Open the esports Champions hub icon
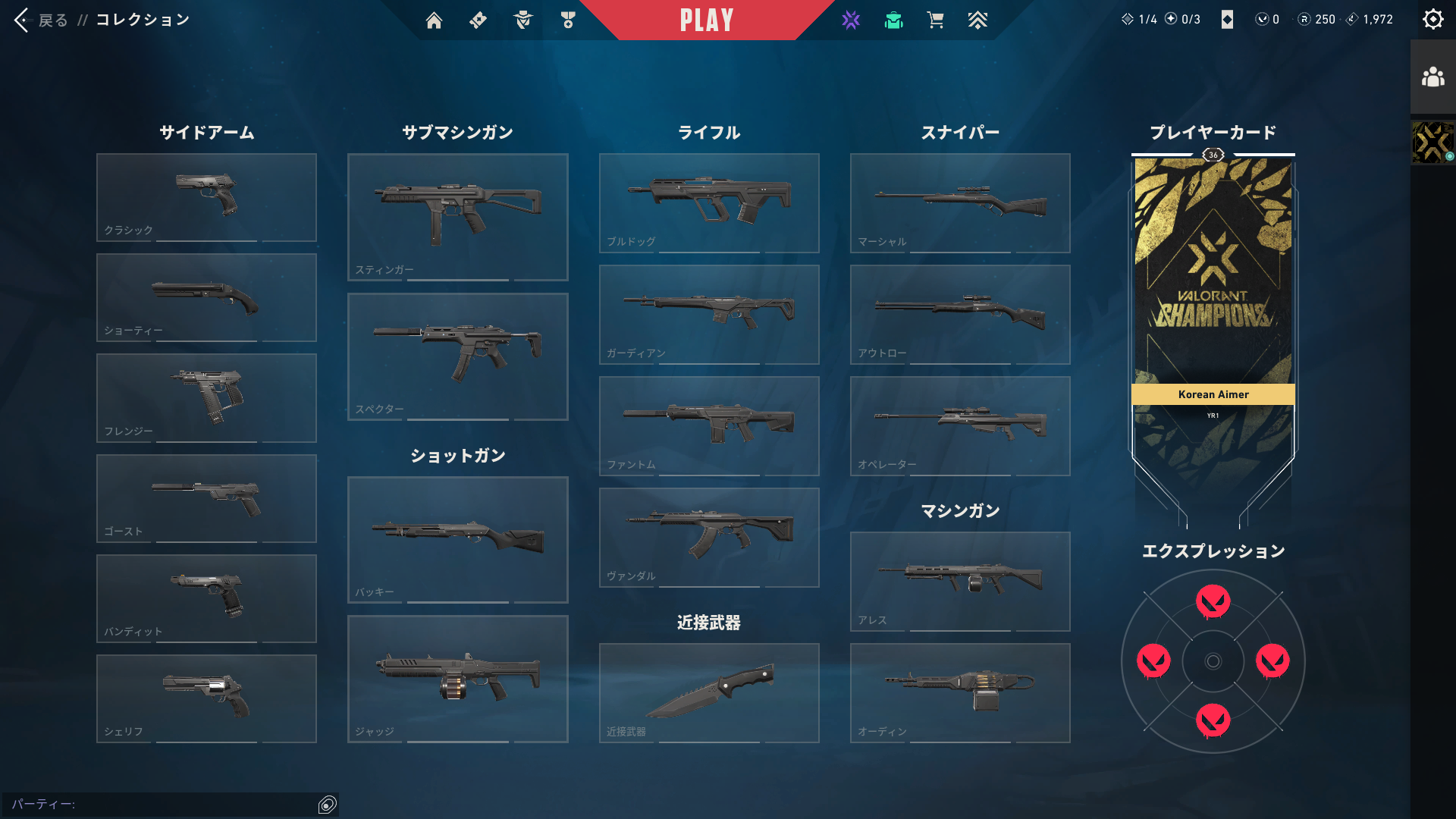The image size is (1456, 819). (851, 20)
